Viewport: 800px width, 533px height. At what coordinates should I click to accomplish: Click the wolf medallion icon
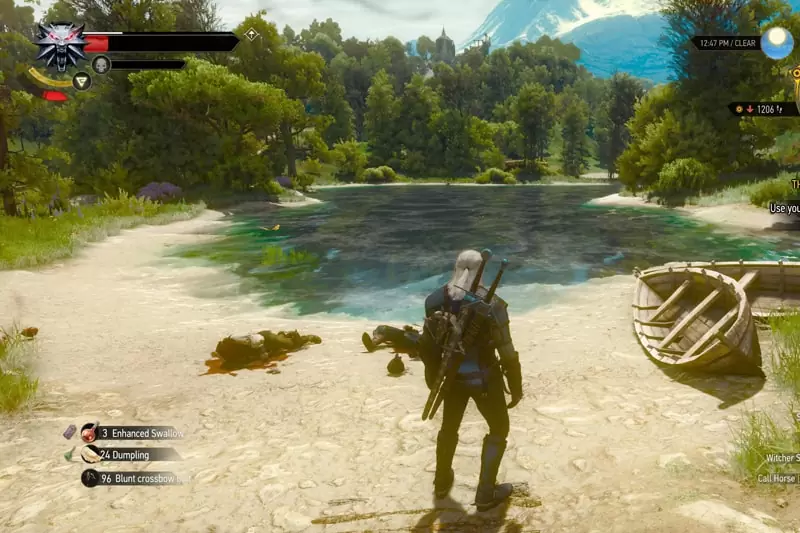point(61,43)
